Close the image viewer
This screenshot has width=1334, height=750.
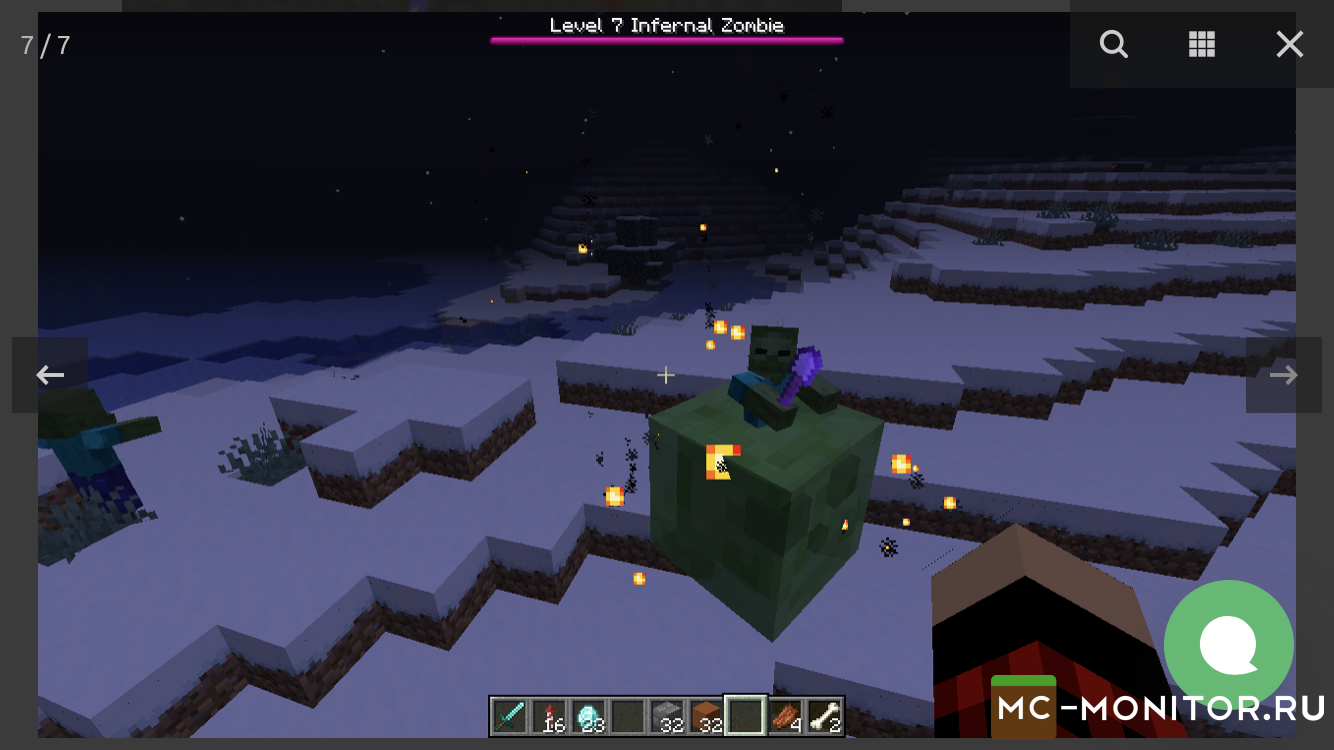tap(1289, 44)
